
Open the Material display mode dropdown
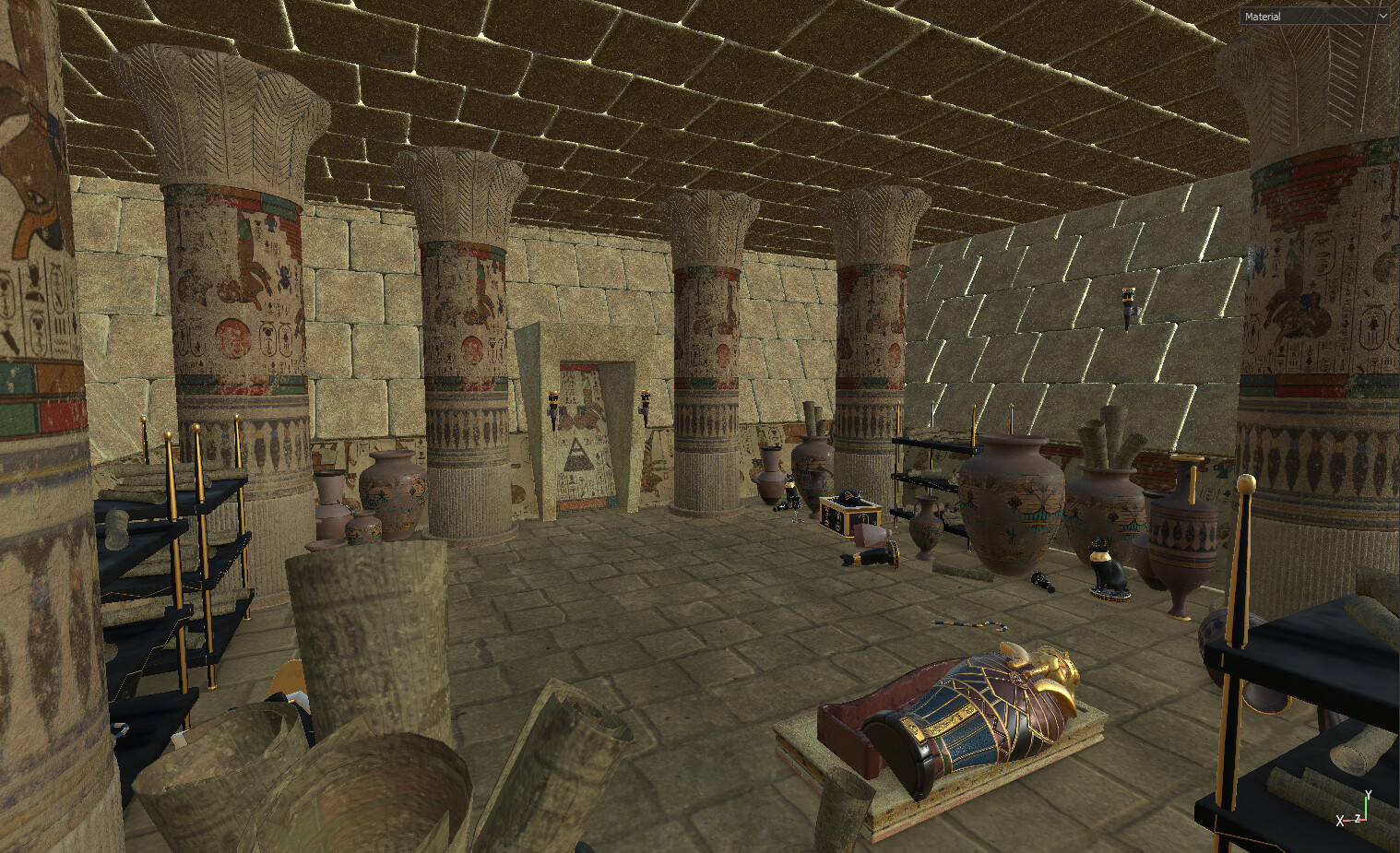coord(1314,17)
